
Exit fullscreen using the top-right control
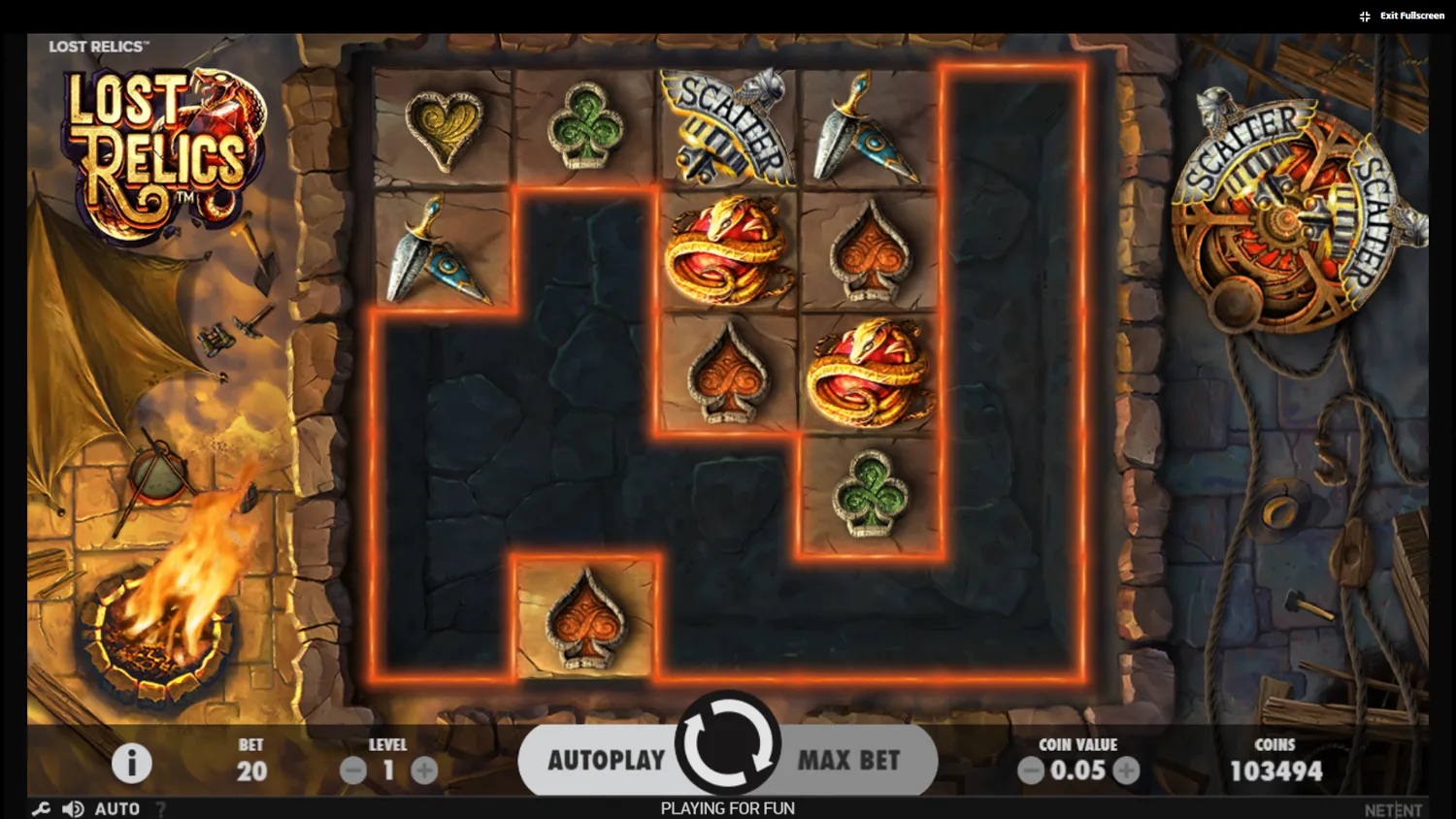(1401, 15)
